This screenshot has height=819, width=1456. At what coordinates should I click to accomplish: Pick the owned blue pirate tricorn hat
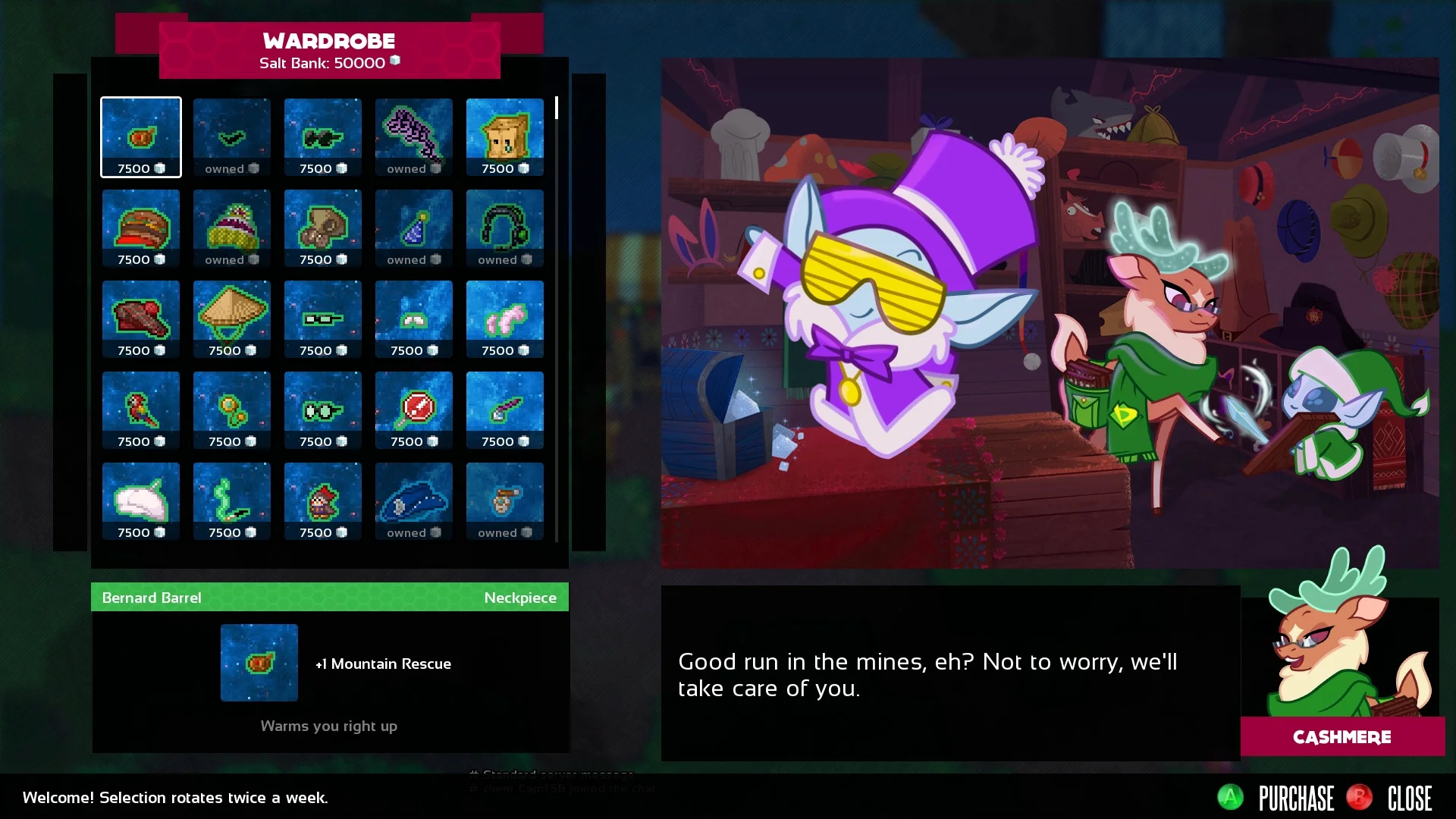coord(414,501)
